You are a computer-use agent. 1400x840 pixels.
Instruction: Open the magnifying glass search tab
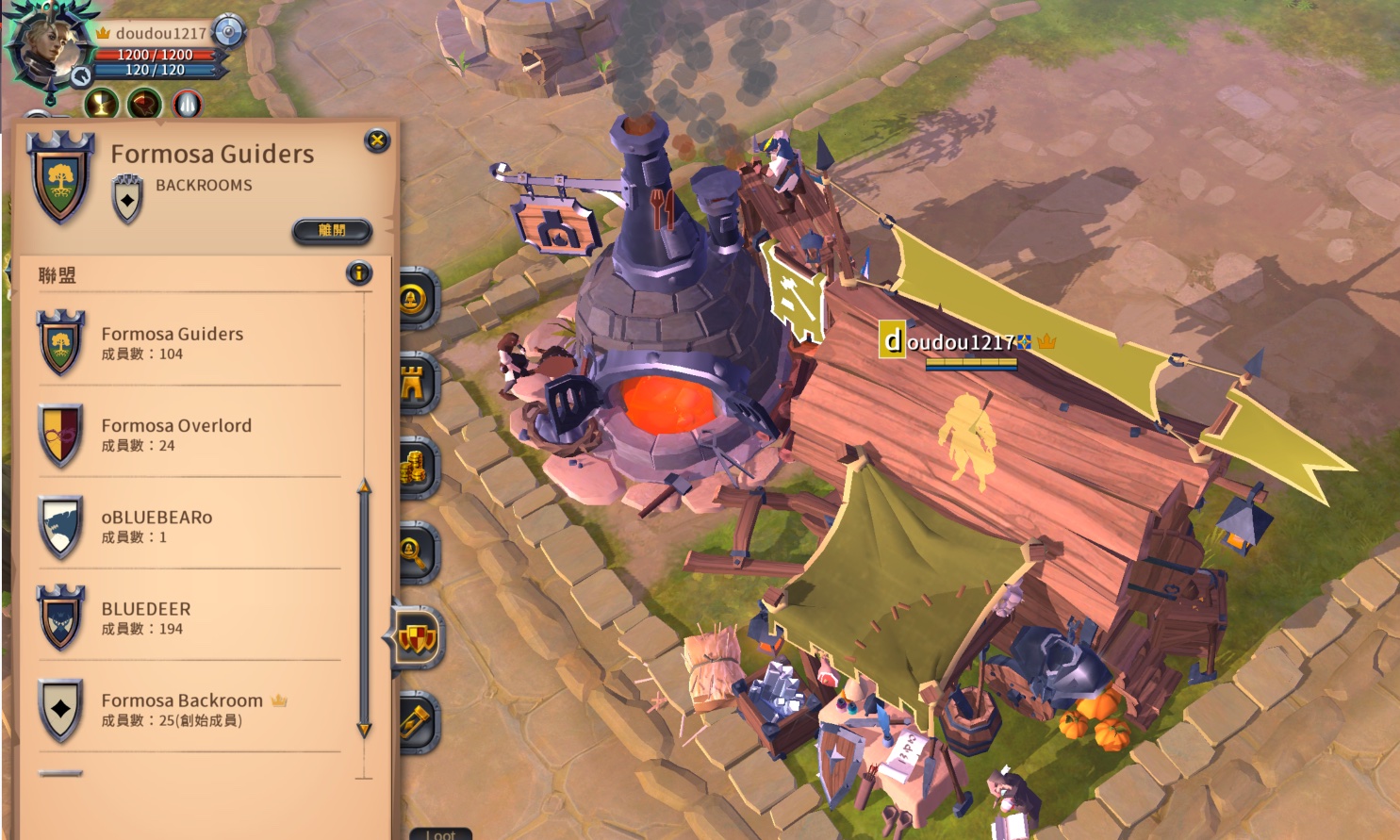(x=415, y=552)
